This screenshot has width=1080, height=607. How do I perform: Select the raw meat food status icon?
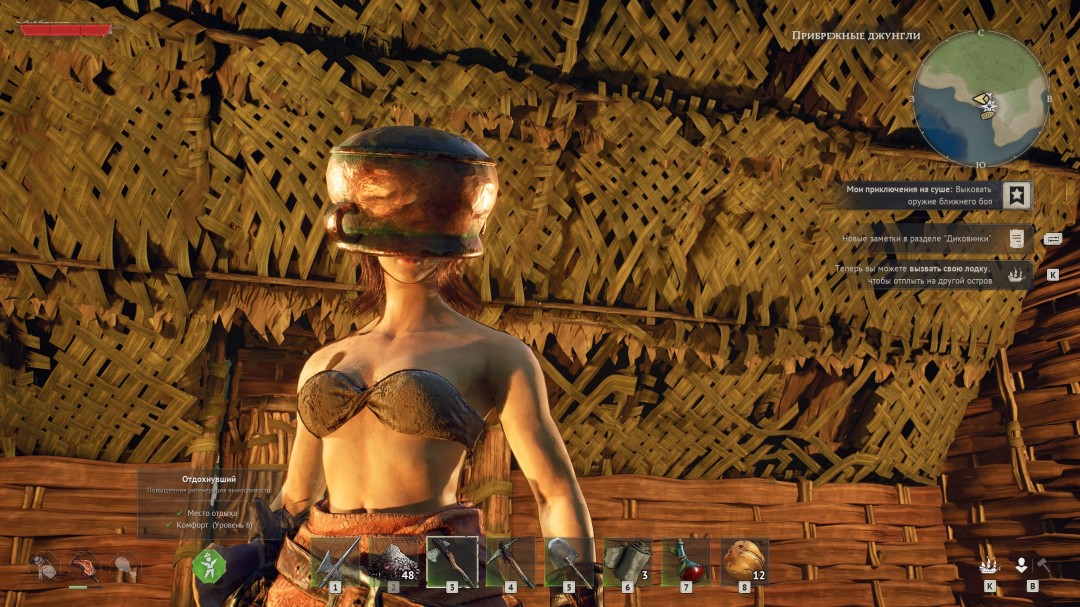click(x=85, y=567)
